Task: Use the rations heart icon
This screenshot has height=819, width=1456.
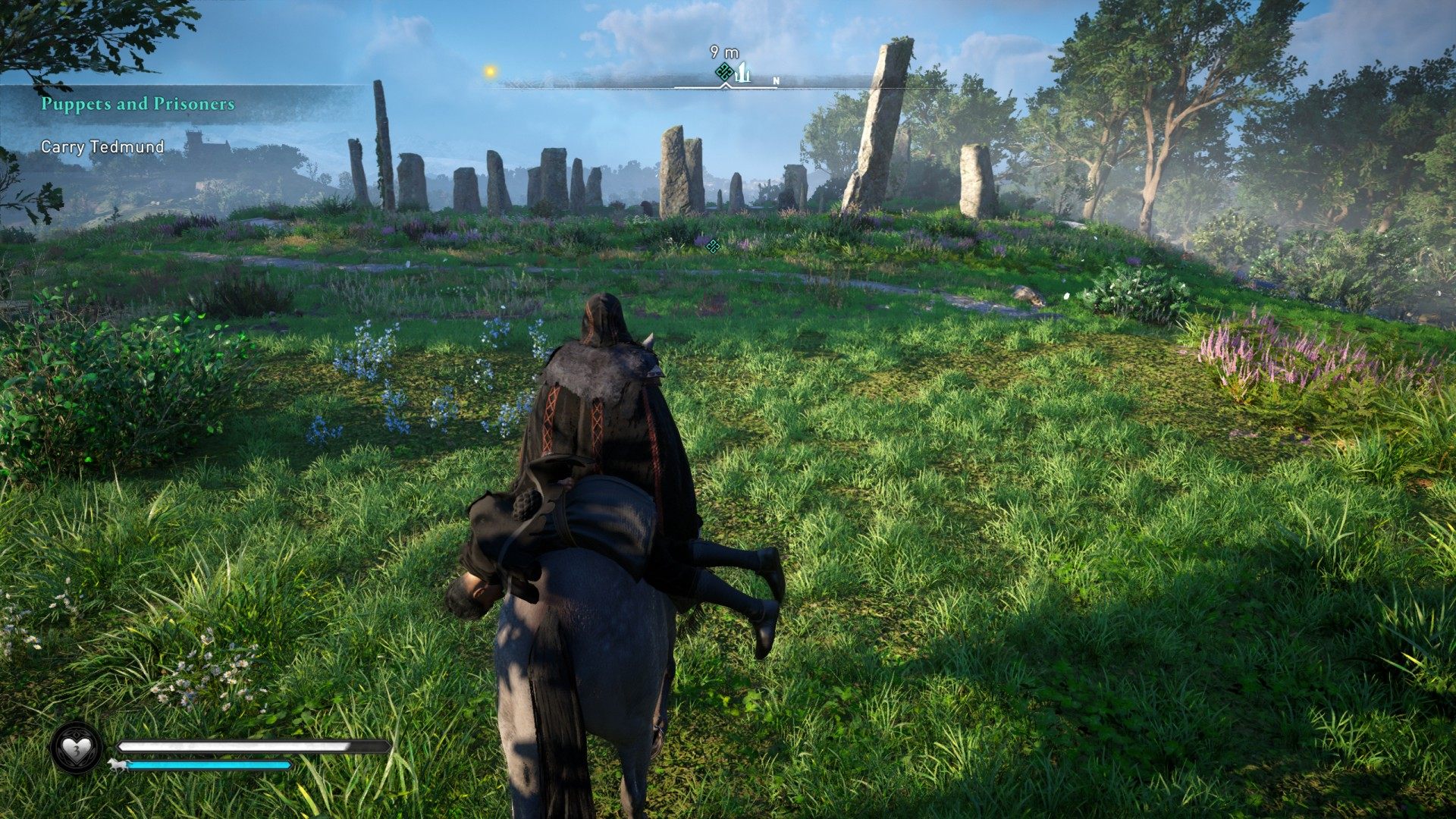Action: tap(76, 748)
